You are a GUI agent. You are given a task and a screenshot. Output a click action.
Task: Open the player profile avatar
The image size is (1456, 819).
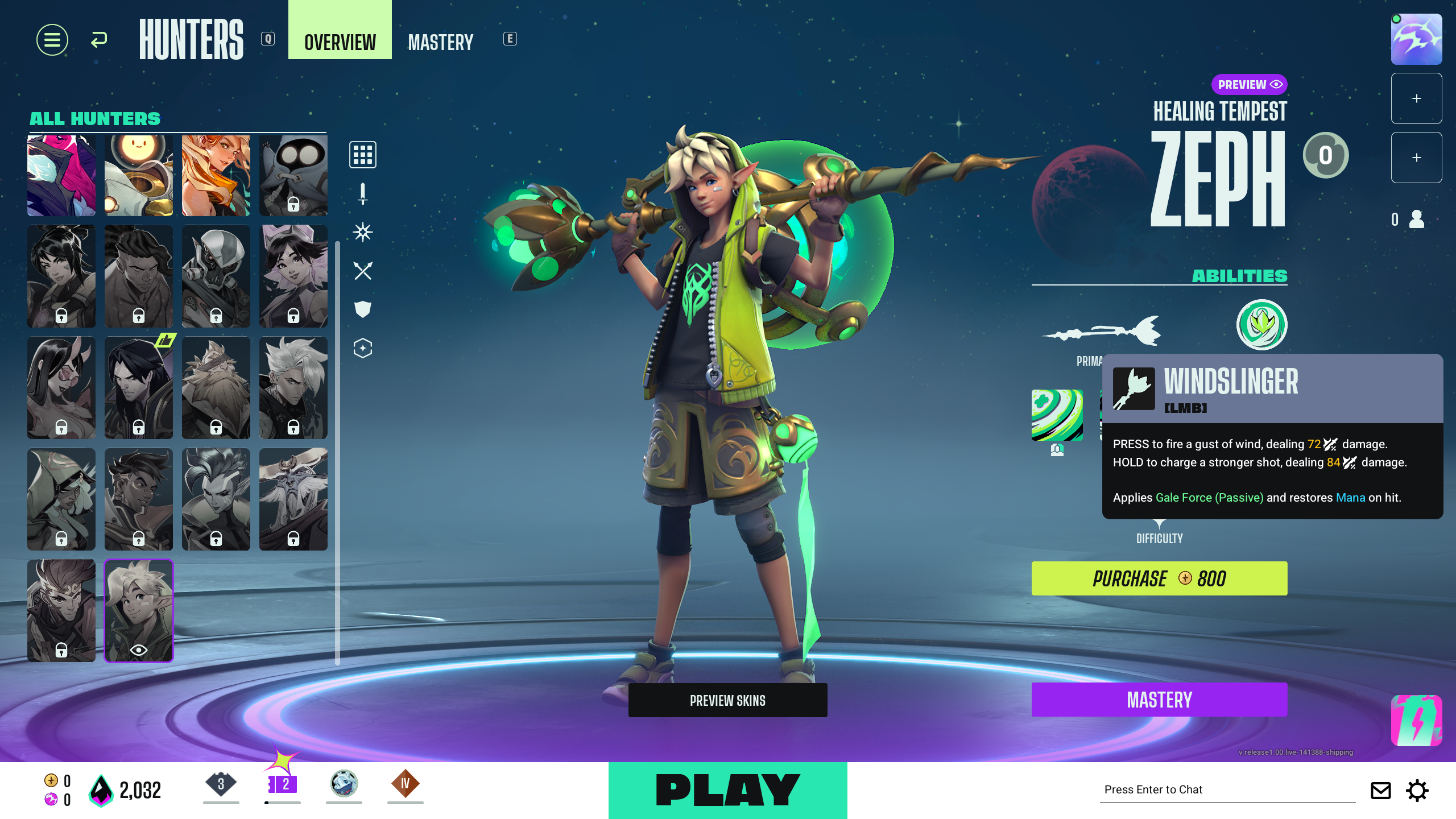[x=1416, y=39]
